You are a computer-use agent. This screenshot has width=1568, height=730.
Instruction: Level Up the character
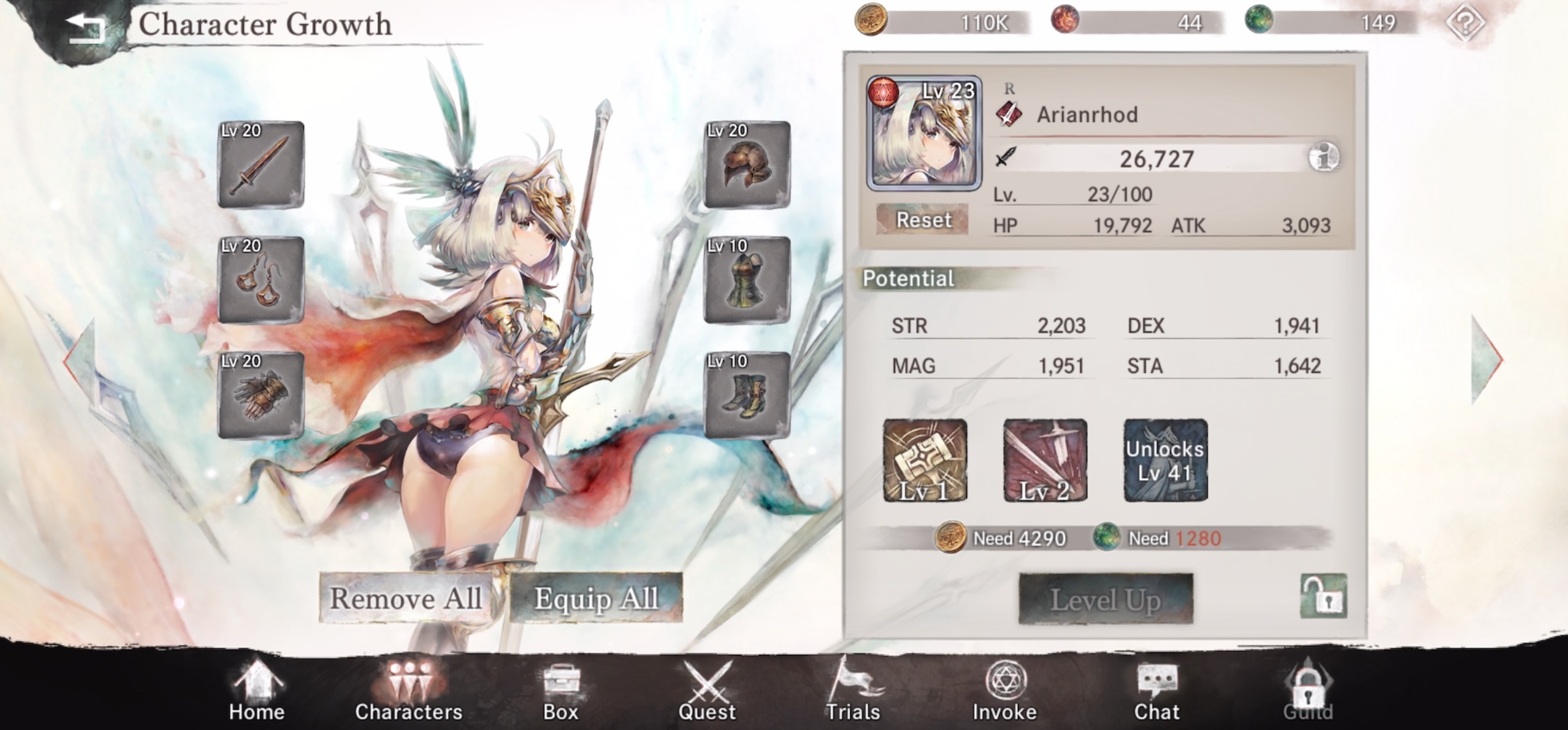1106,600
